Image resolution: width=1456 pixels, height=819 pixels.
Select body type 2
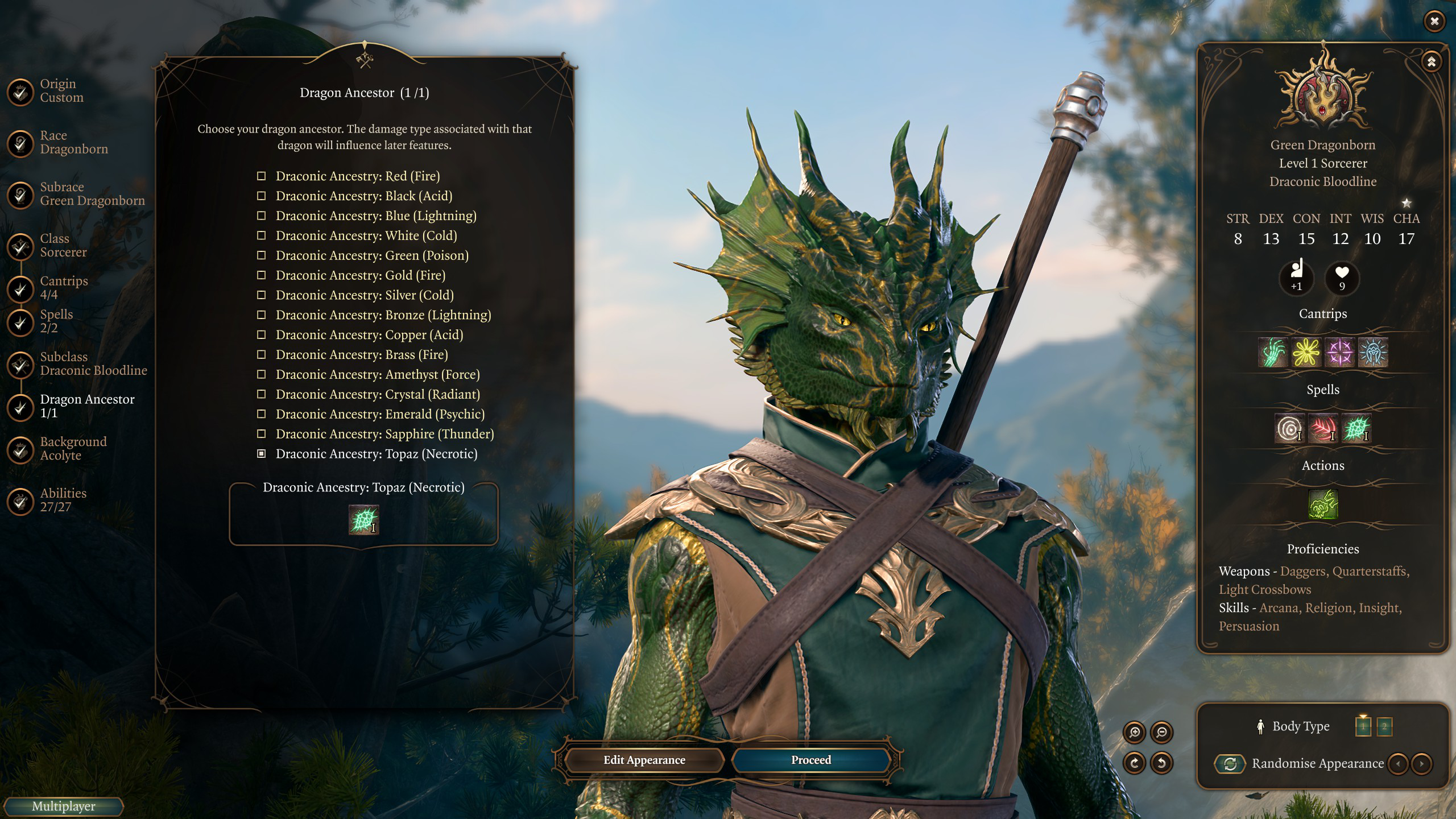pyautogui.click(x=1384, y=726)
